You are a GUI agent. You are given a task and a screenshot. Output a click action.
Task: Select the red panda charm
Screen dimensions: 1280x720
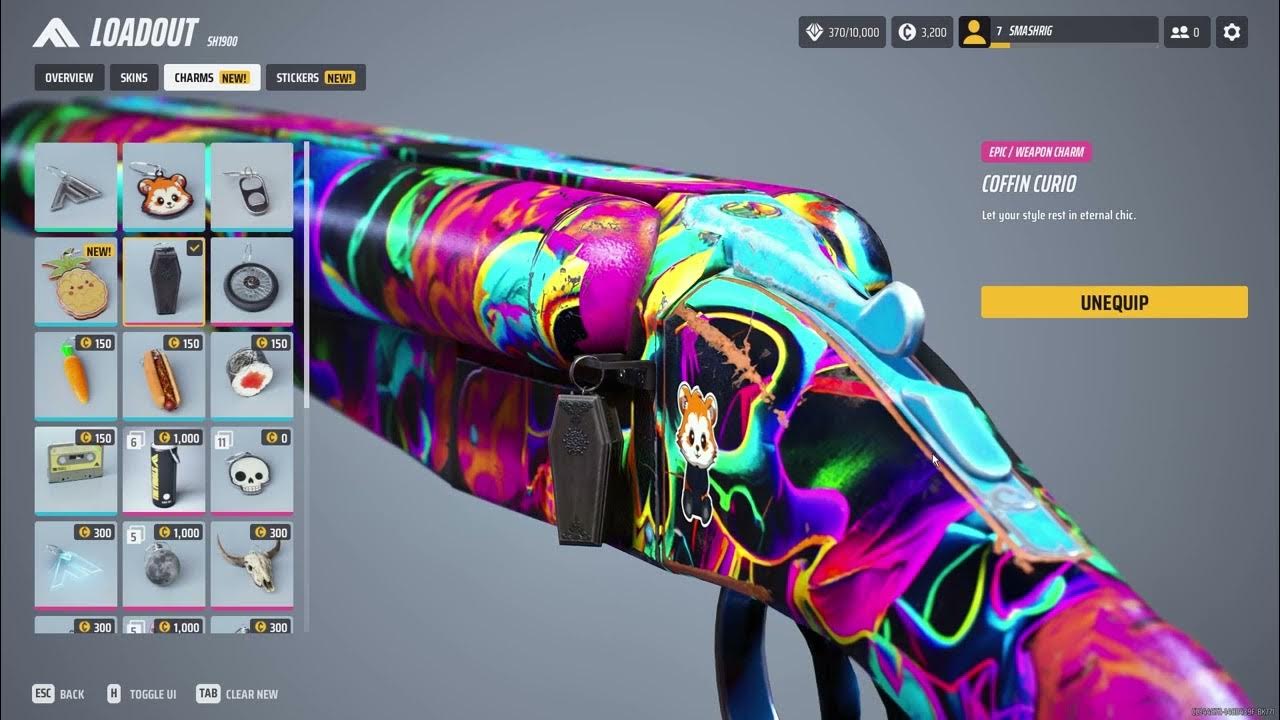[164, 186]
